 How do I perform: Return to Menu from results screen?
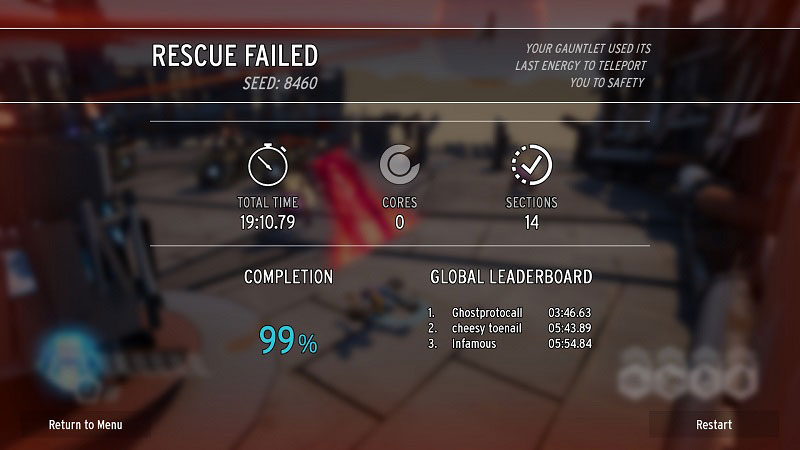pyautogui.click(x=86, y=425)
